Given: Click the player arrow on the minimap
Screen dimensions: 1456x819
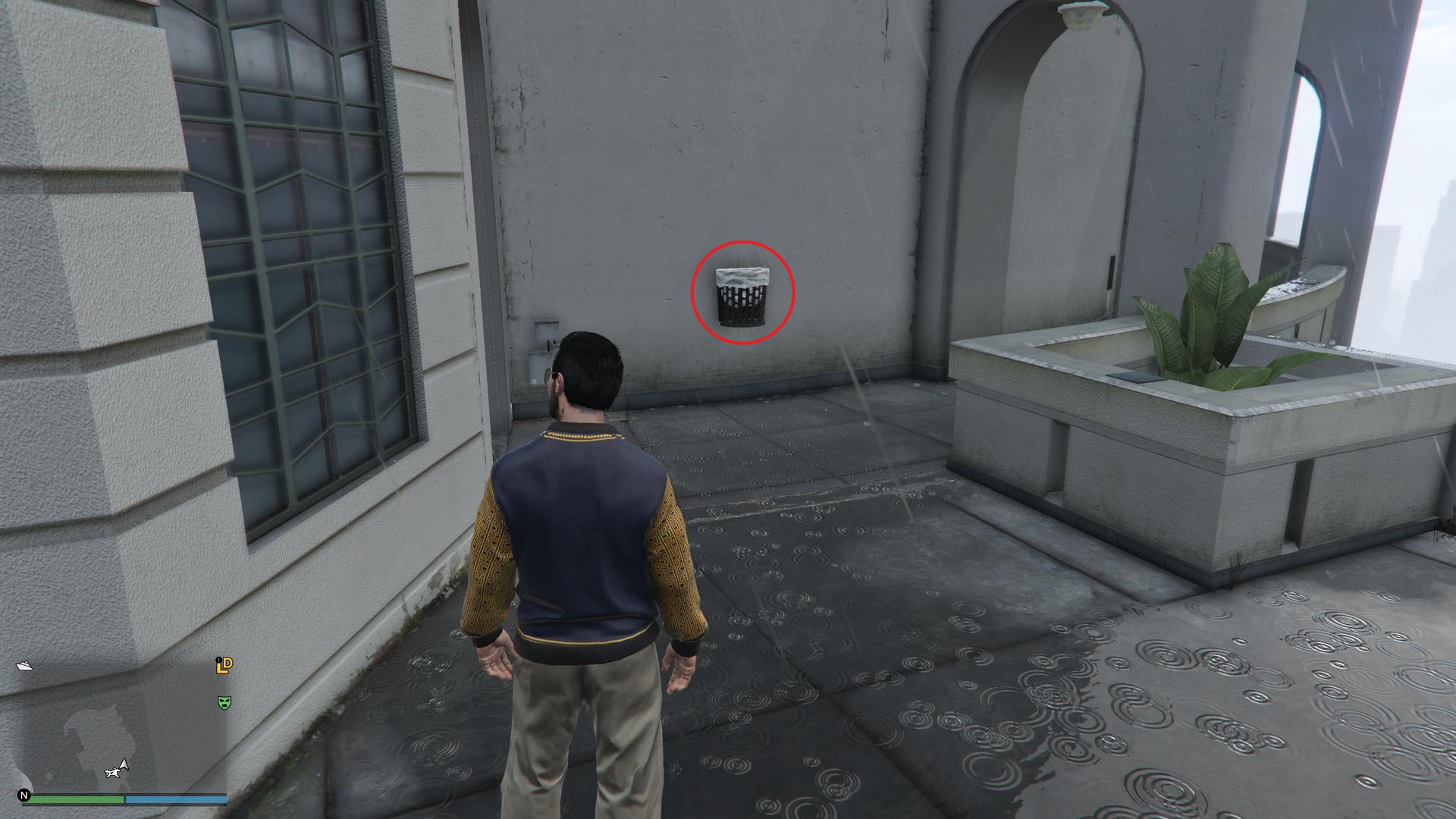Looking at the screenshot, I should pyautogui.click(x=124, y=764).
